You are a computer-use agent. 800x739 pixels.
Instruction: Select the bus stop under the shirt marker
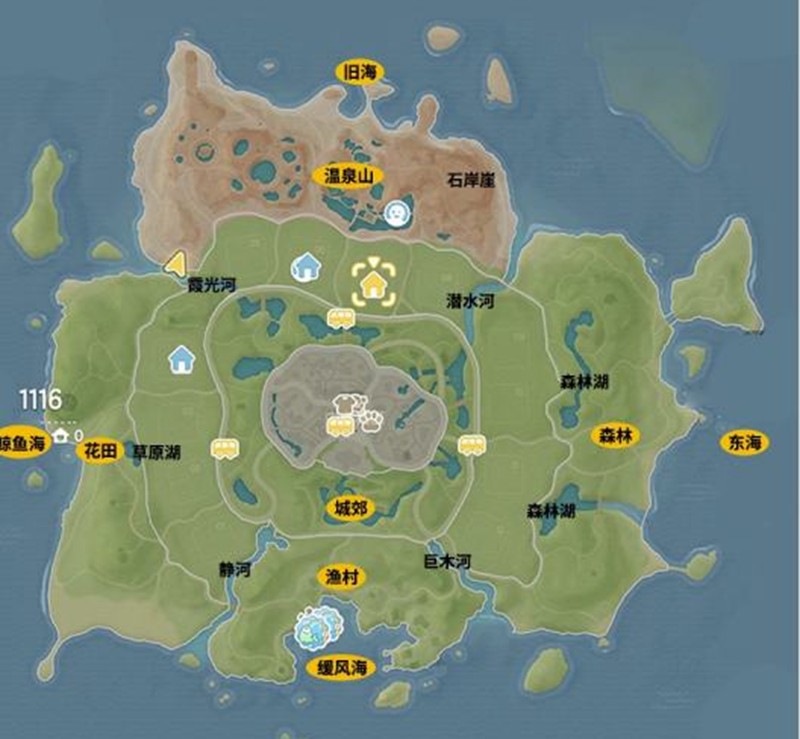pos(341,427)
